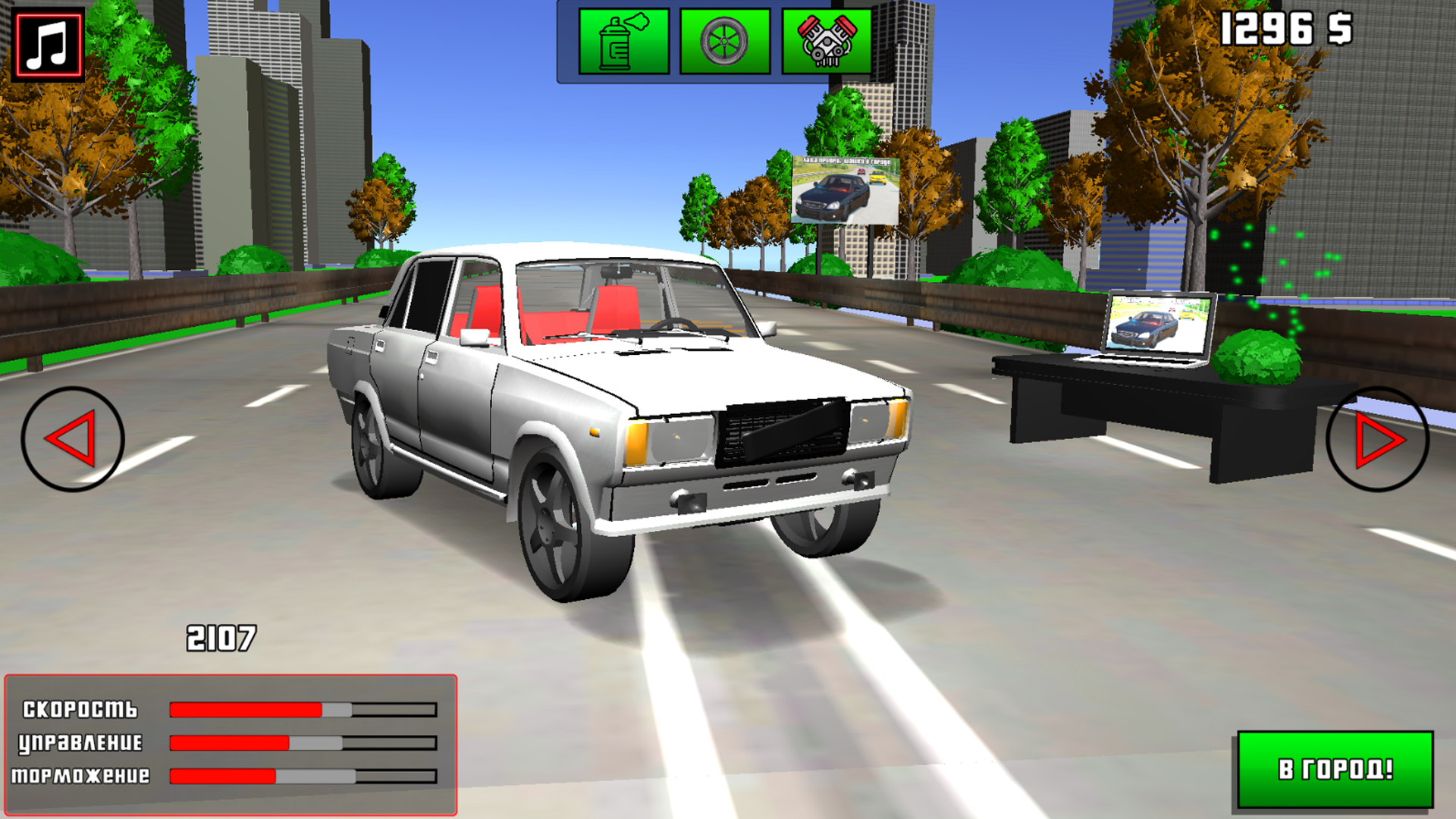Click the right red arrow to change car
The image size is (1456, 819).
1380,438
